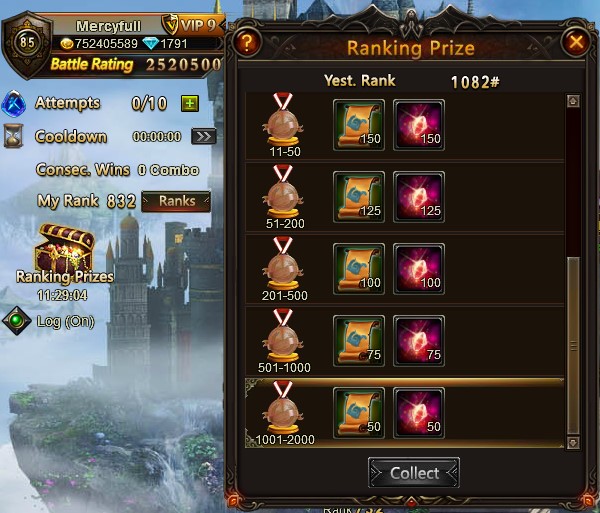Image resolution: width=600 pixels, height=513 pixels.
Task: Select the 50 red crystal reward
Action: tap(419, 410)
